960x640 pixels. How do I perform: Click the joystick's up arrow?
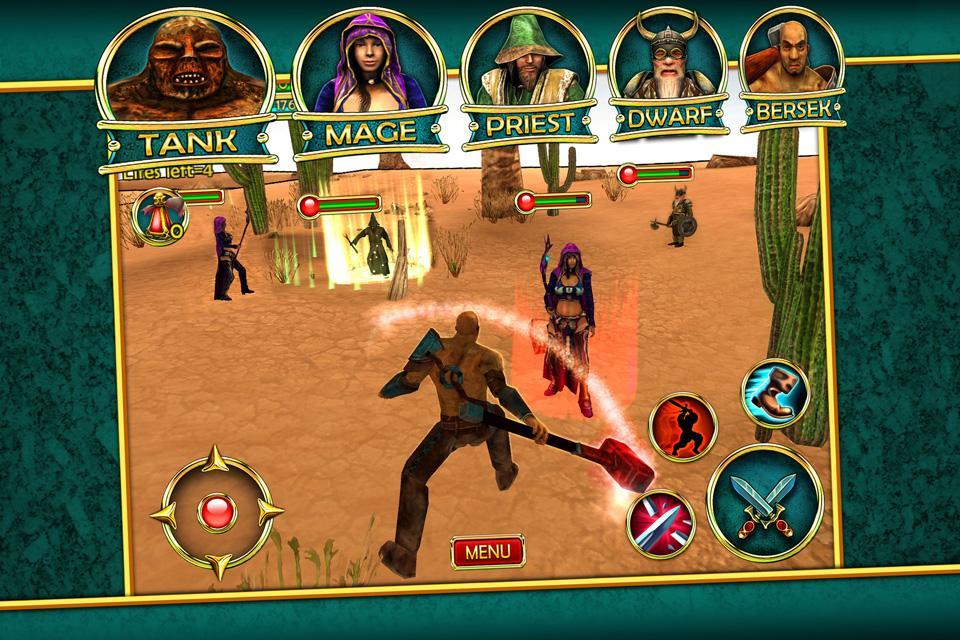click(x=216, y=462)
